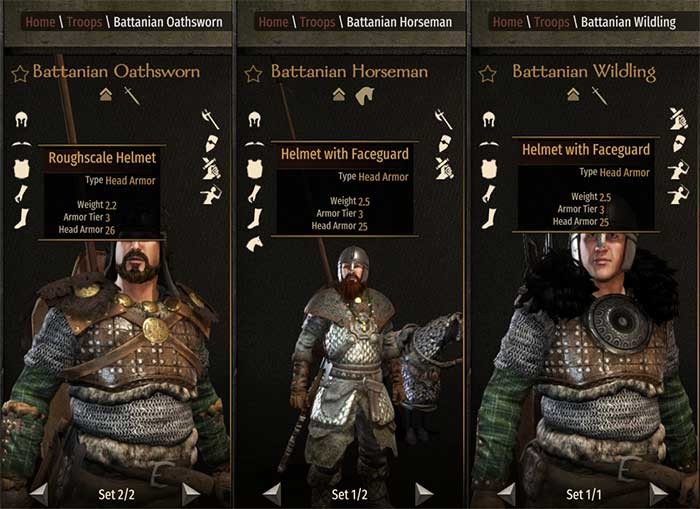Go to previous set on Battanian Oathsworn panel
The image size is (700, 509).
click(x=39, y=493)
